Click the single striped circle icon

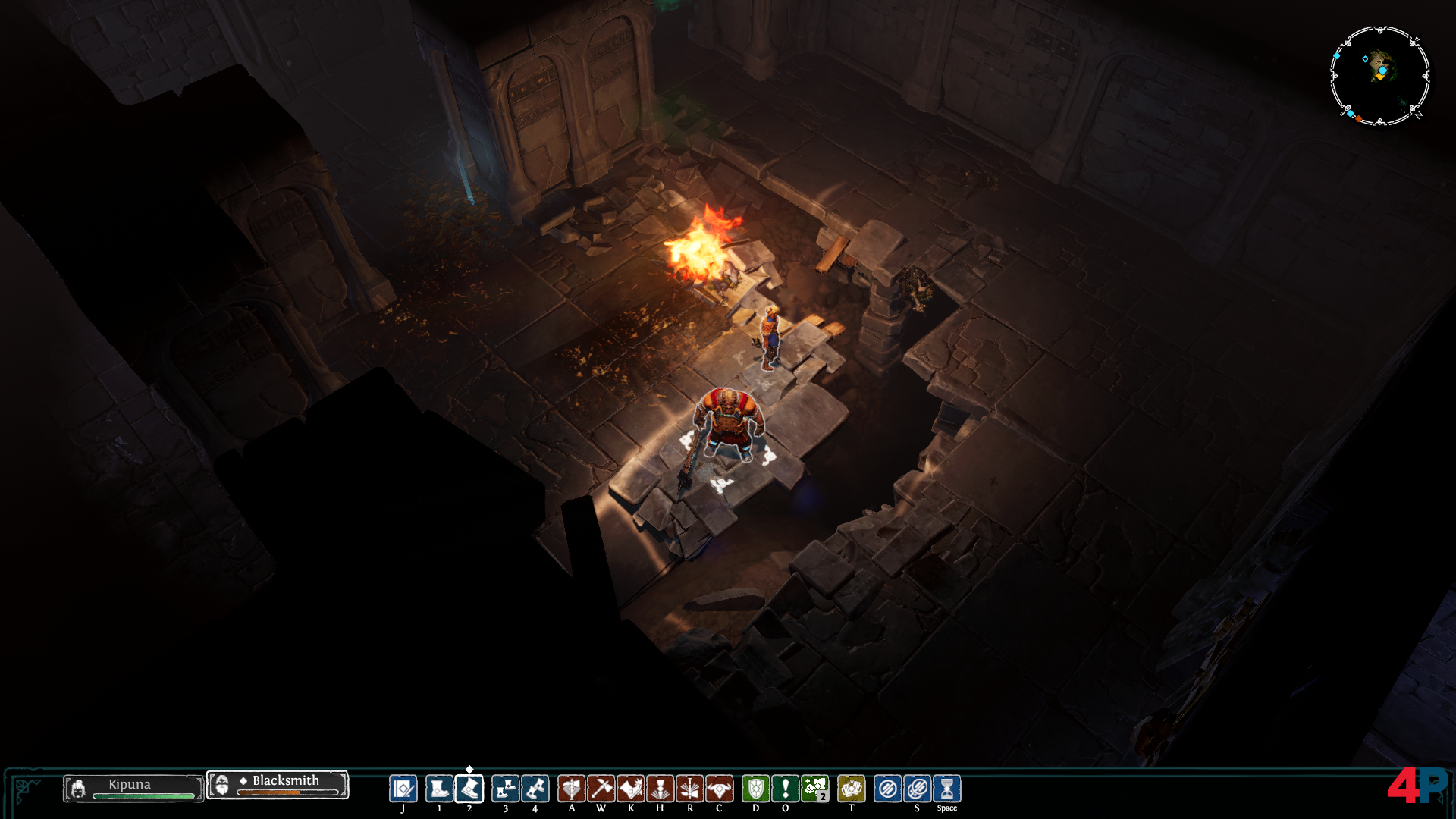point(887,789)
